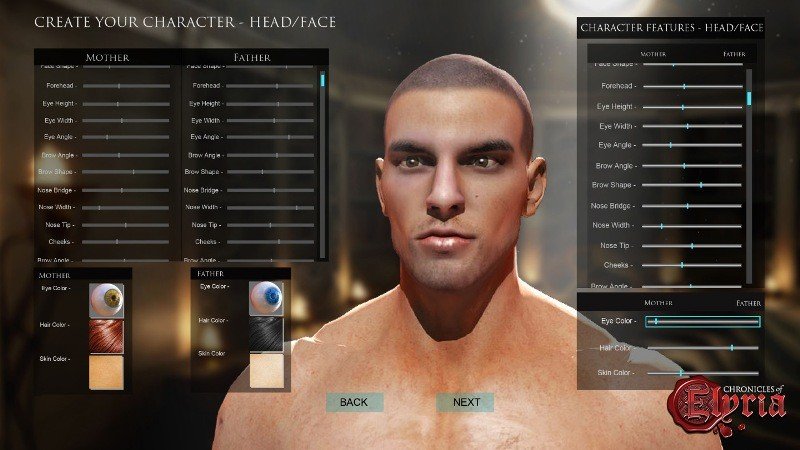
Task: Adjust the father's Cheeks slider
Action: [279, 242]
